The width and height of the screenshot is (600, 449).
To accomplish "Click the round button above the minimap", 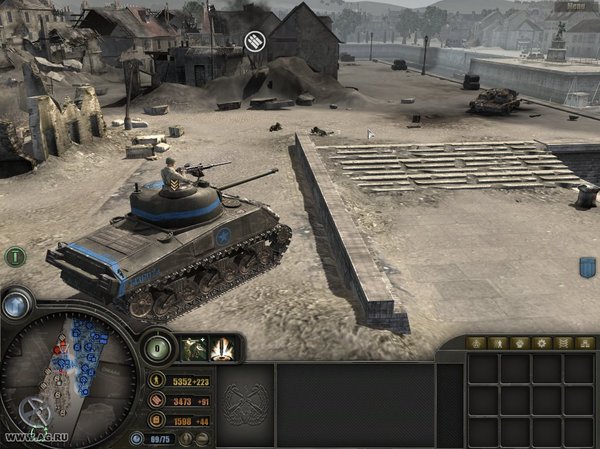I will (x=14, y=304).
